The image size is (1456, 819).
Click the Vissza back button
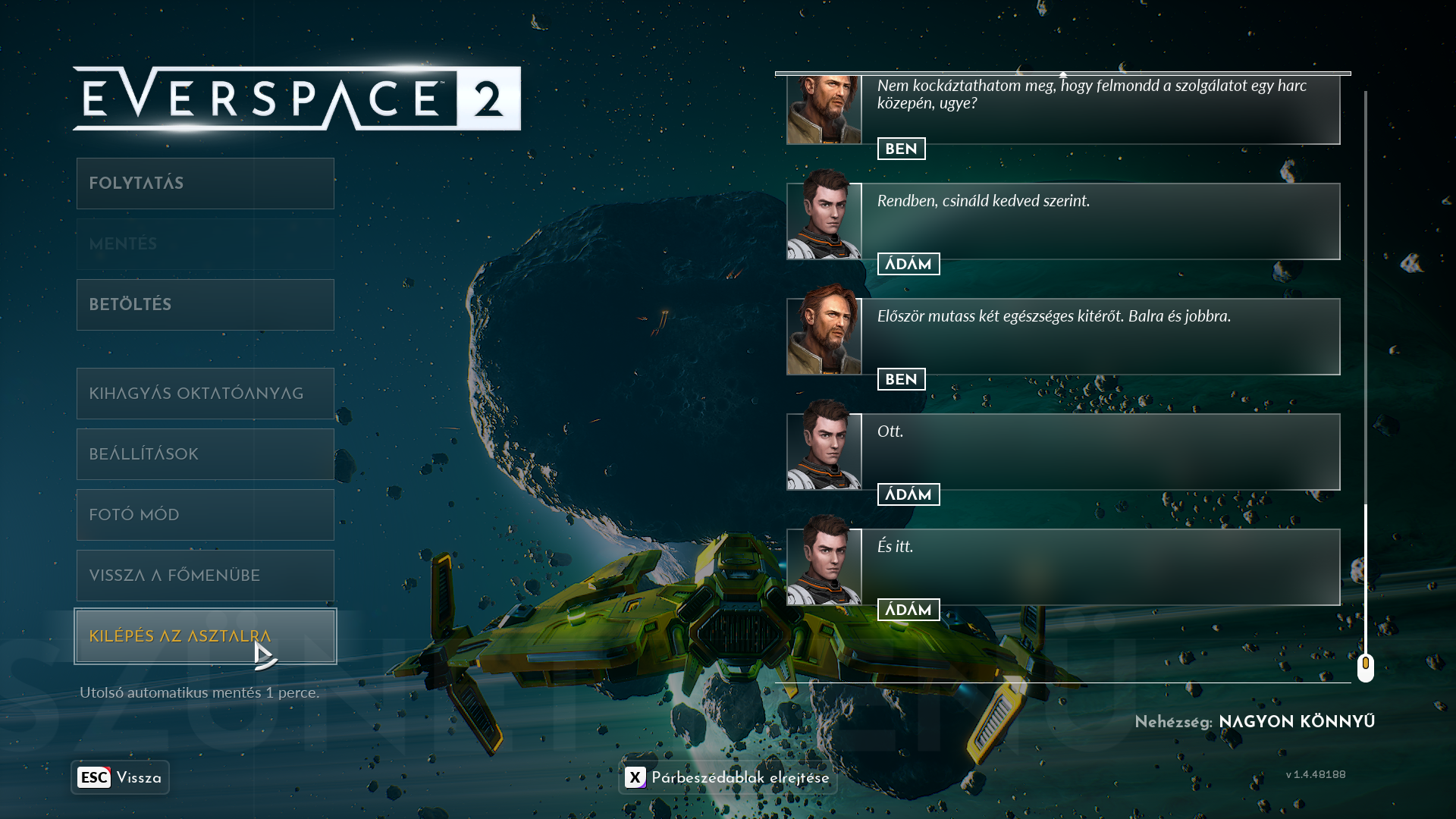(x=120, y=777)
